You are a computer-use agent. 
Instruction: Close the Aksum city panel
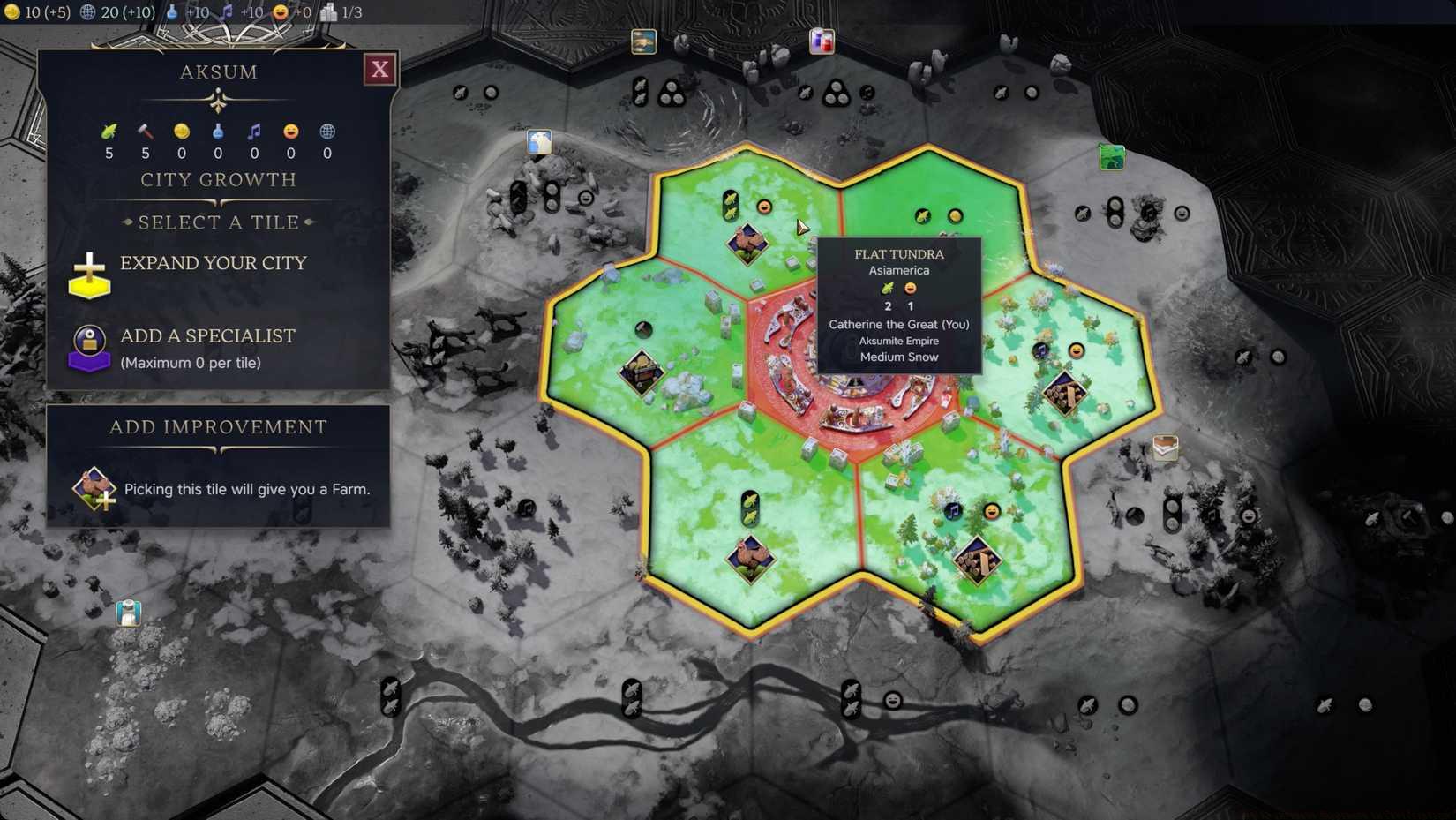[379, 69]
